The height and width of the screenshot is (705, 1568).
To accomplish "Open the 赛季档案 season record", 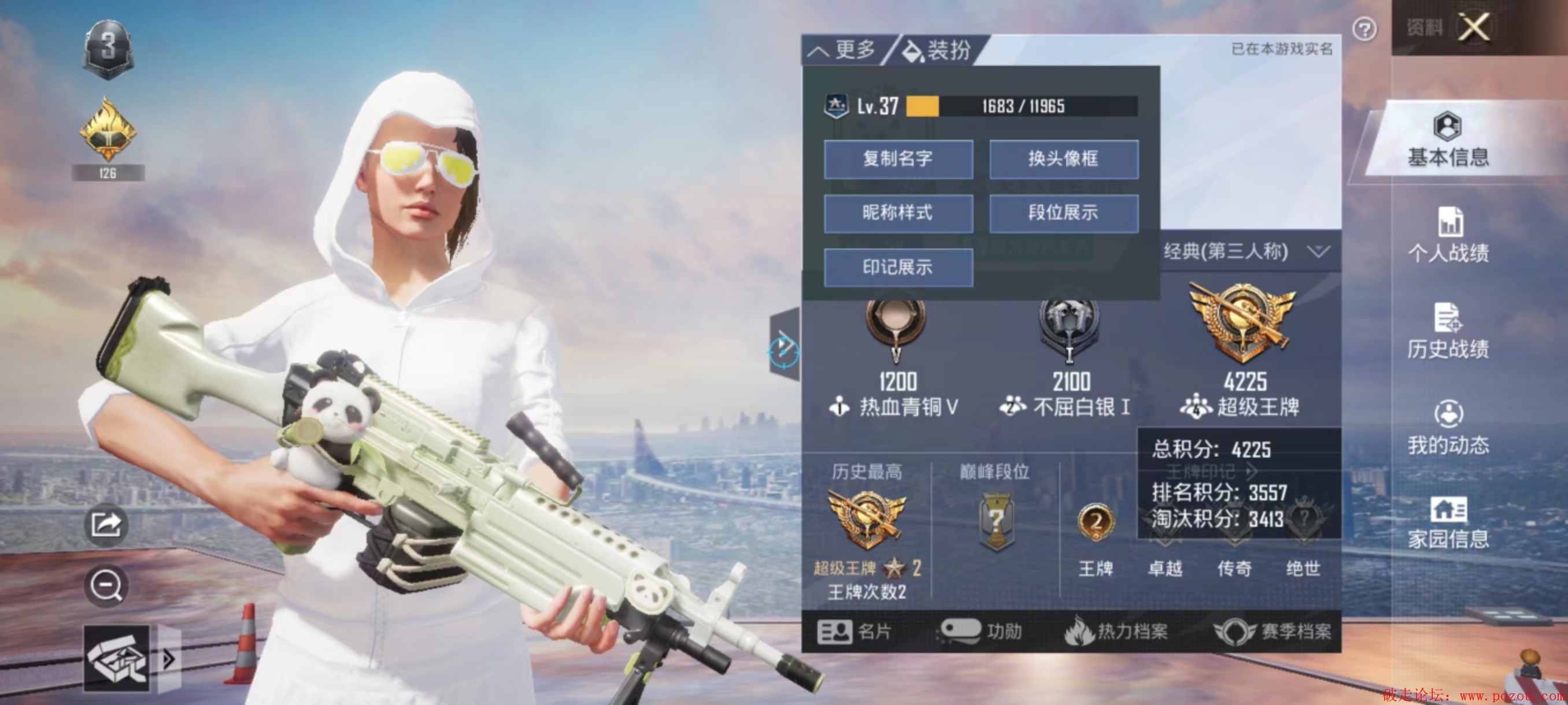I will click(1272, 632).
